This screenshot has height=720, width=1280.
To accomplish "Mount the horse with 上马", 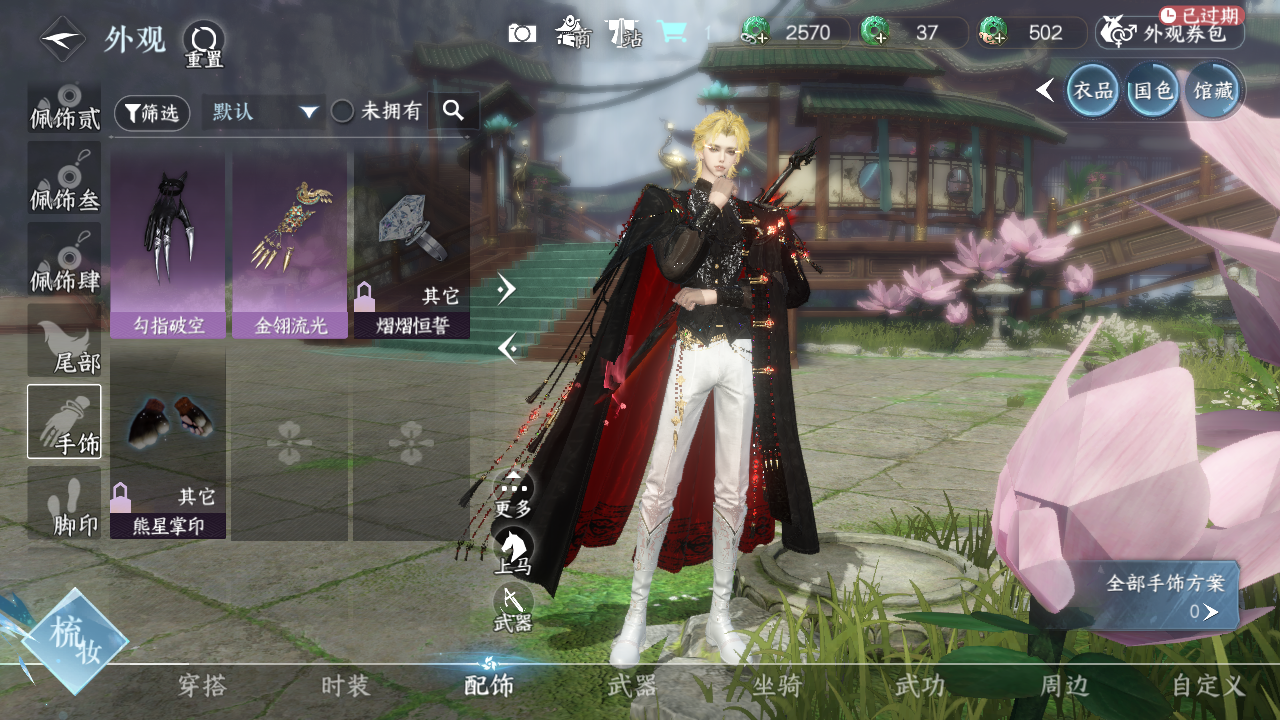I will pyautogui.click(x=513, y=551).
